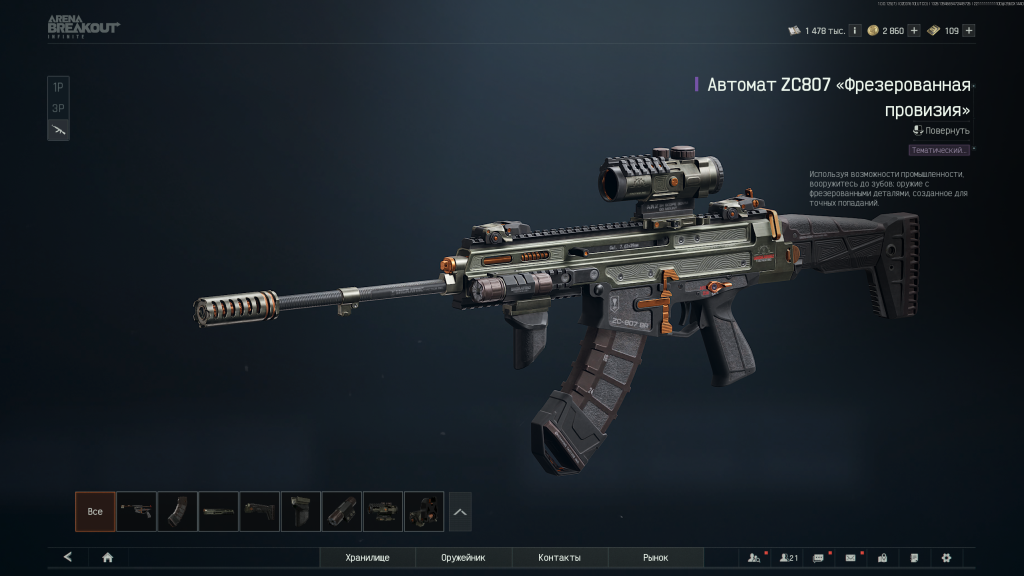The height and width of the screenshot is (576, 1024).
Task: Select the flashlight attachment thumbnail
Action: pos(342,511)
